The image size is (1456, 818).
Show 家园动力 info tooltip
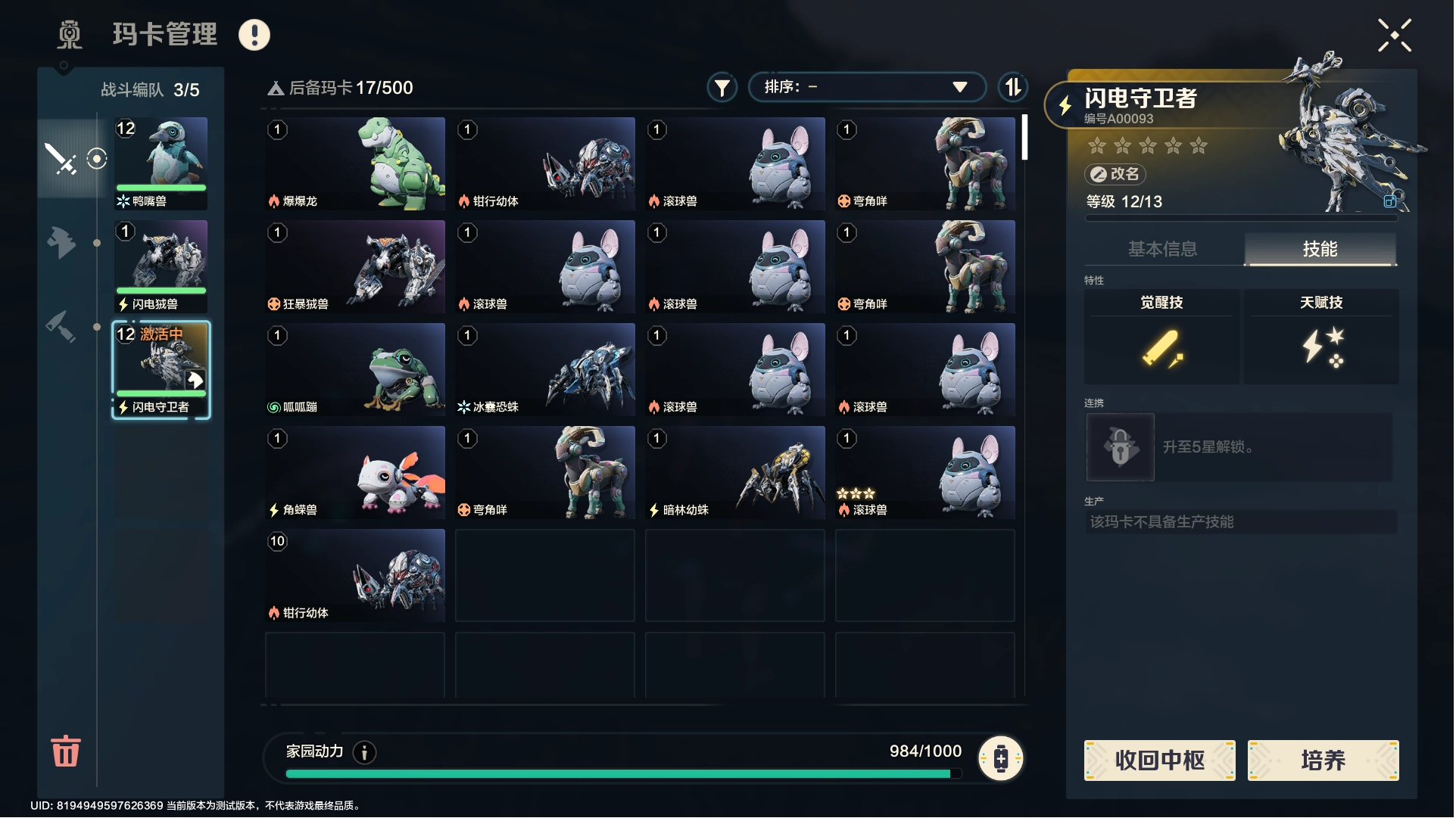tap(364, 752)
